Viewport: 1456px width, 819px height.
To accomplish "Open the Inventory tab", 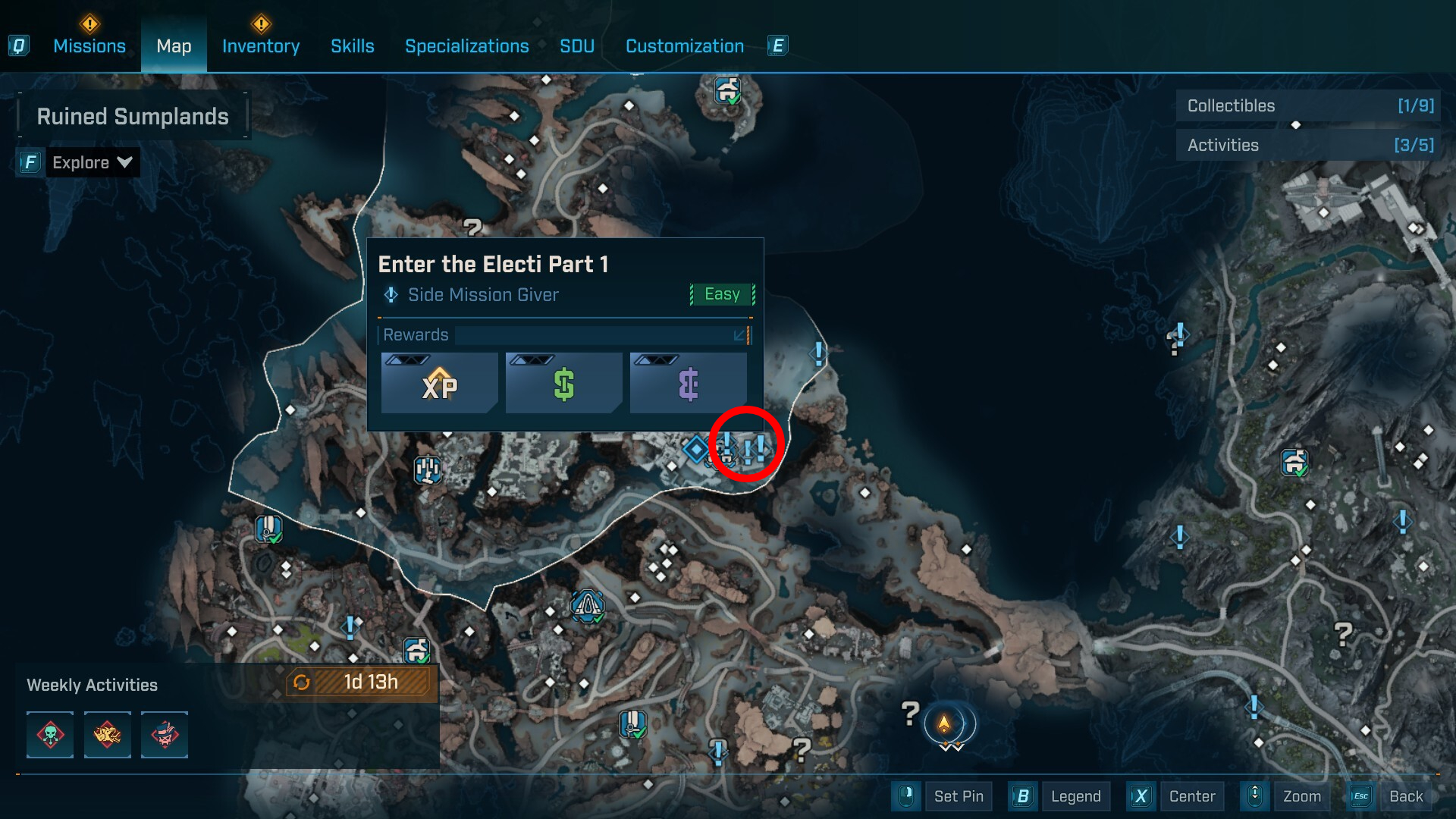I will pyautogui.click(x=261, y=46).
